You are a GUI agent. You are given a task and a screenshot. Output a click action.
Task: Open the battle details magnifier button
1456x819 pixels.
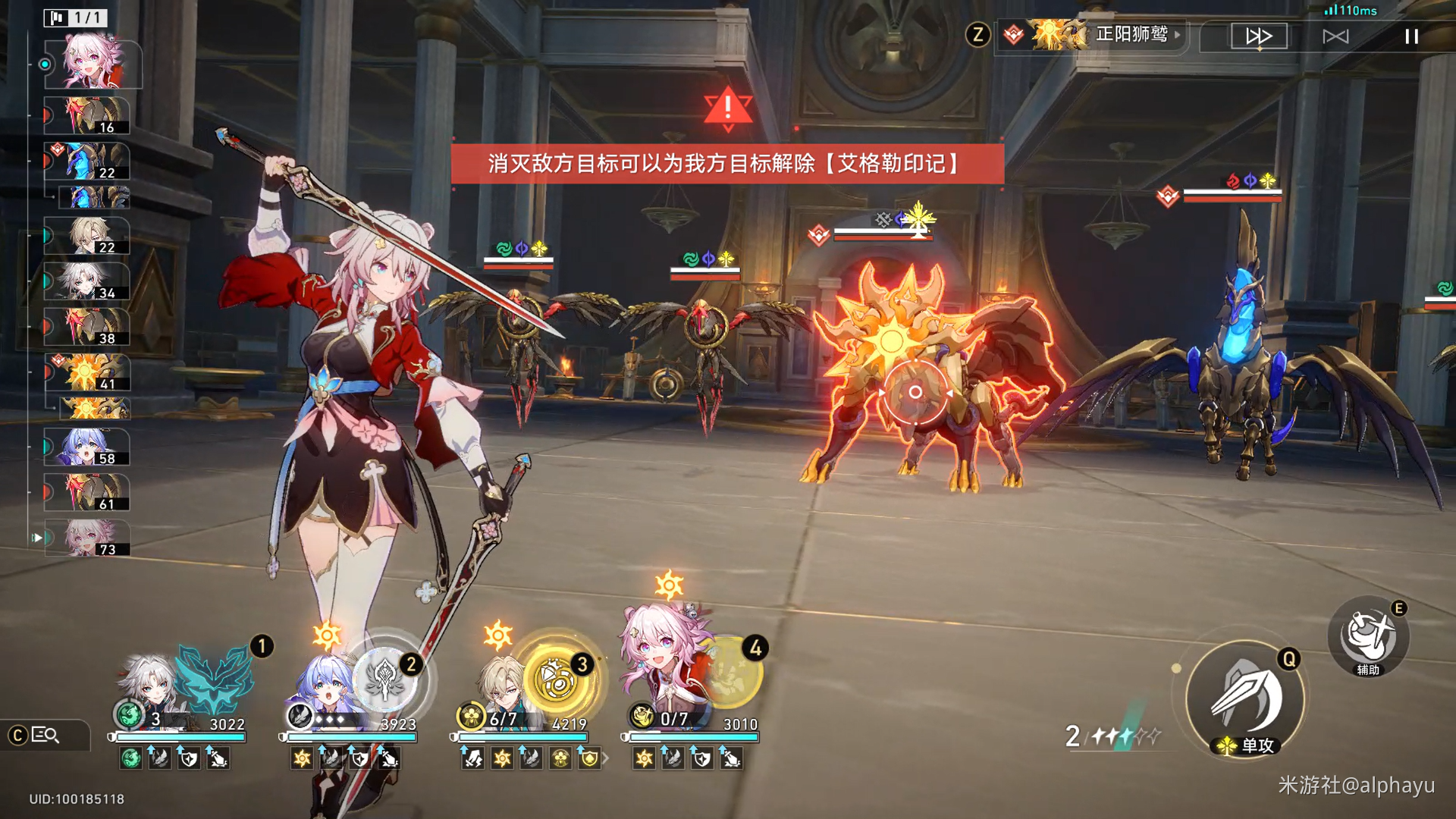click(x=45, y=735)
